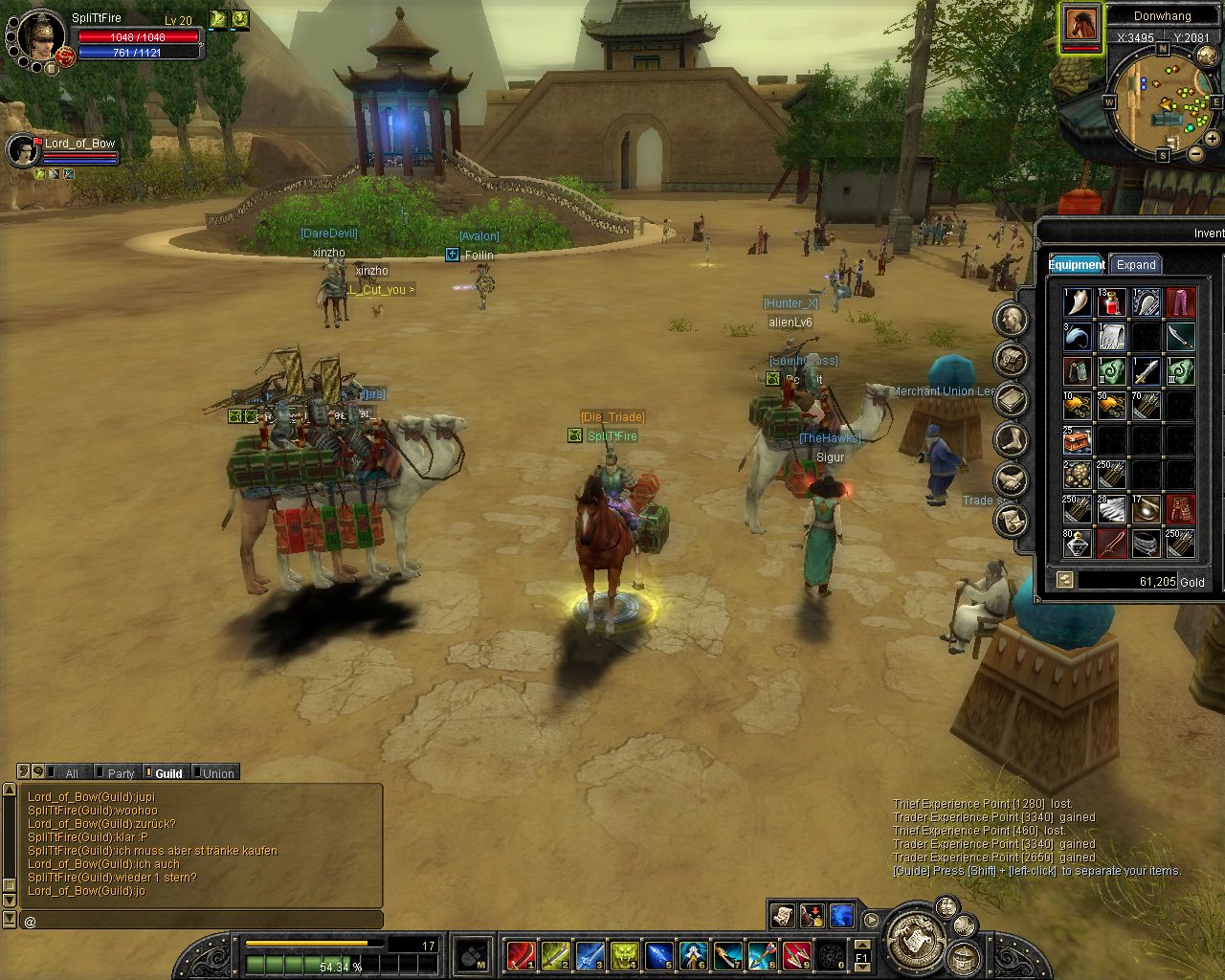
Task: Select the red health potion stack
Action: coord(1111,303)
